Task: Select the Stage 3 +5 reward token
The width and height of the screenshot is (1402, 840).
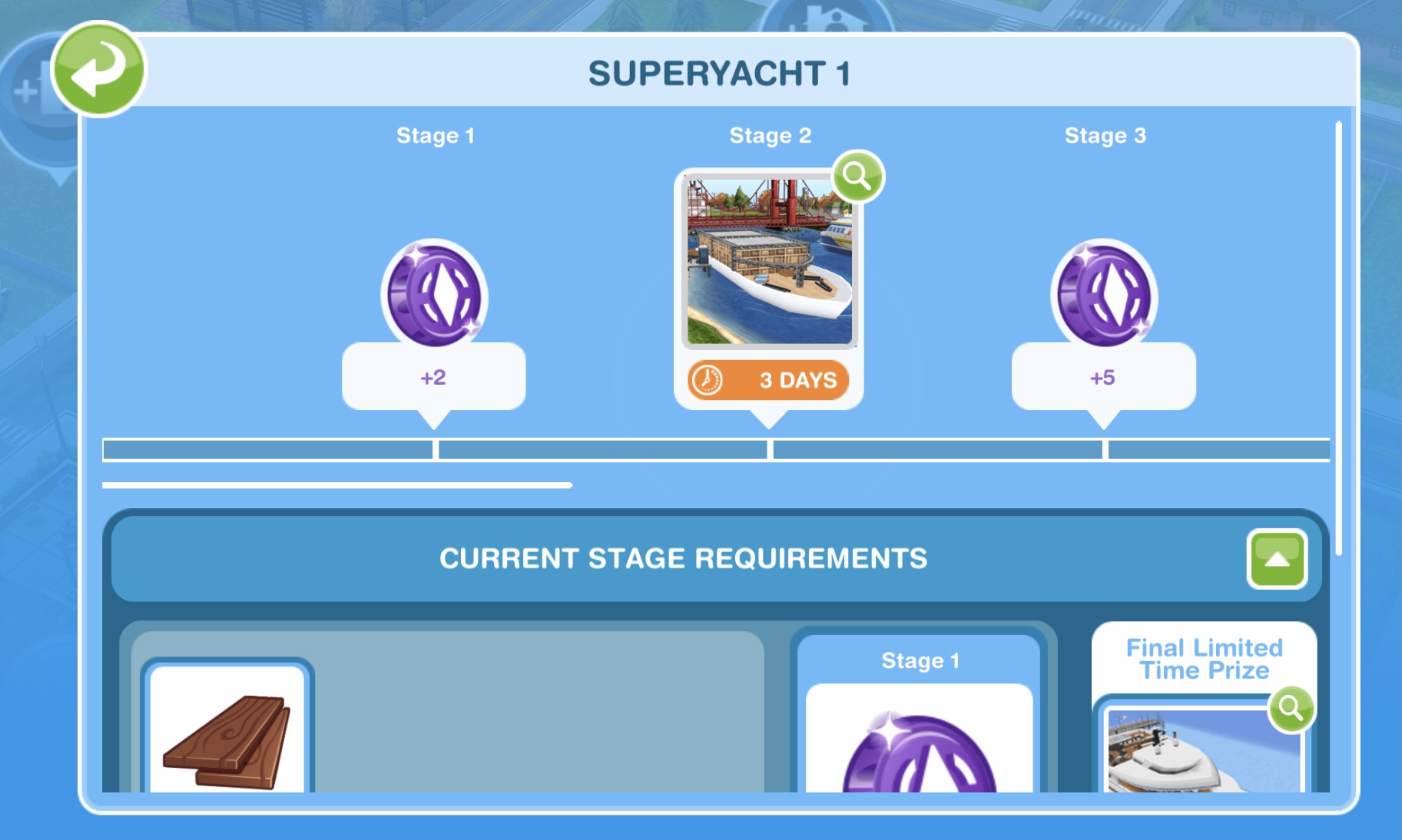Action: (x=1103, y=296)
